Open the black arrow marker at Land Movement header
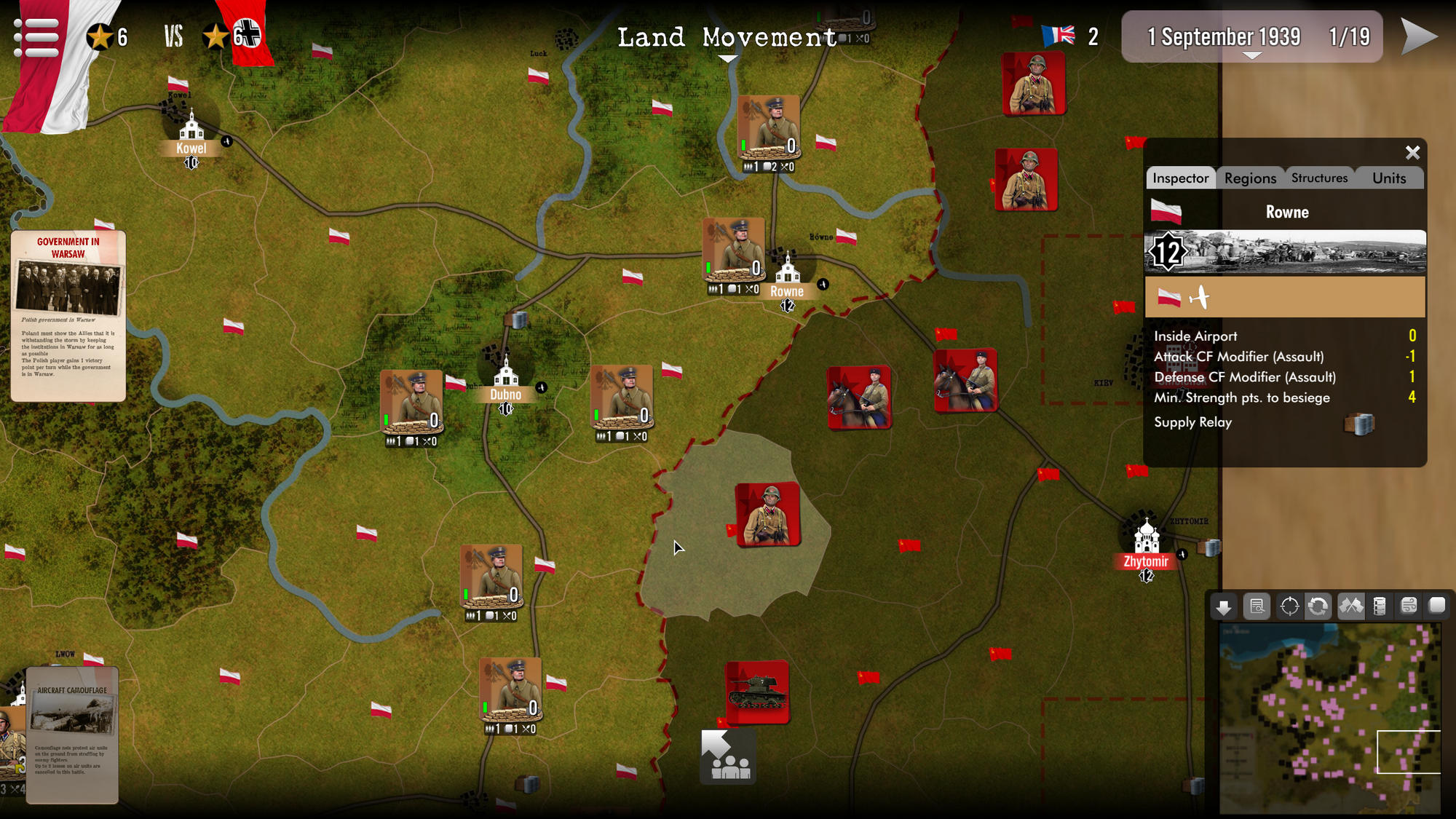 tap(728, 58)
